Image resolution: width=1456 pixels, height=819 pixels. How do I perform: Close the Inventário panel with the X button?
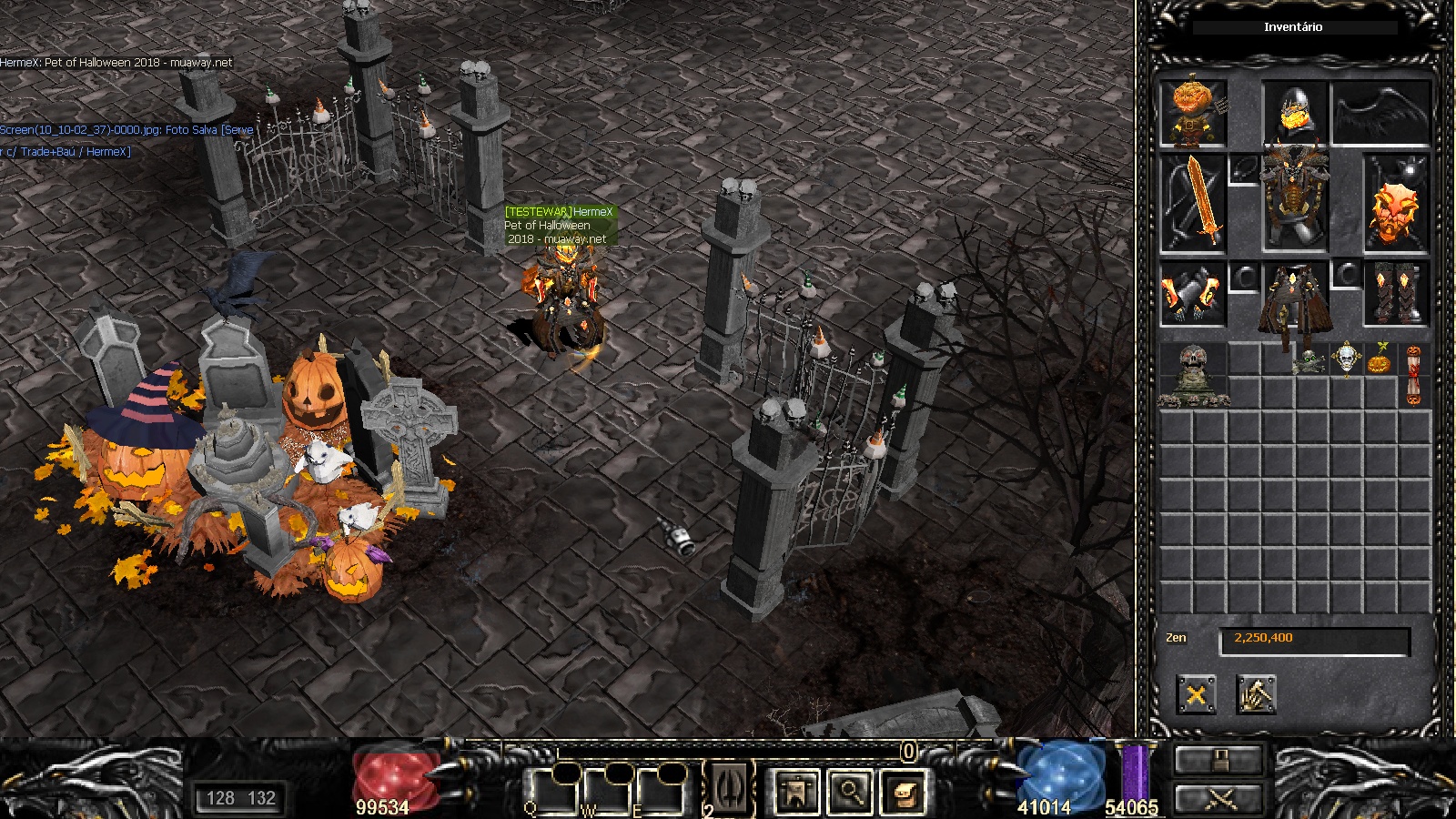coord(1196,695)
